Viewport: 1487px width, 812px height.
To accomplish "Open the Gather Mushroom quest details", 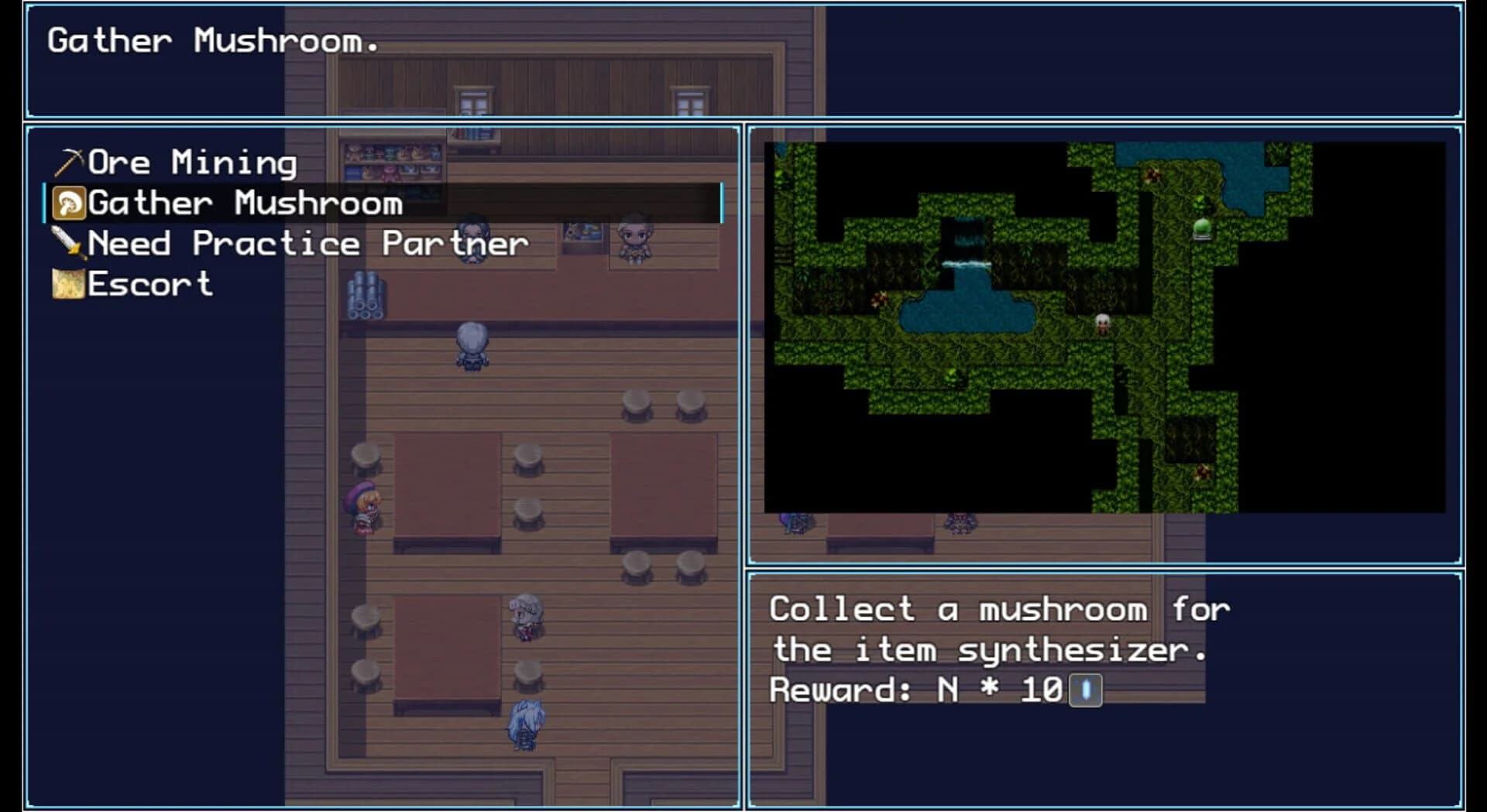I will tap(244, 202).
